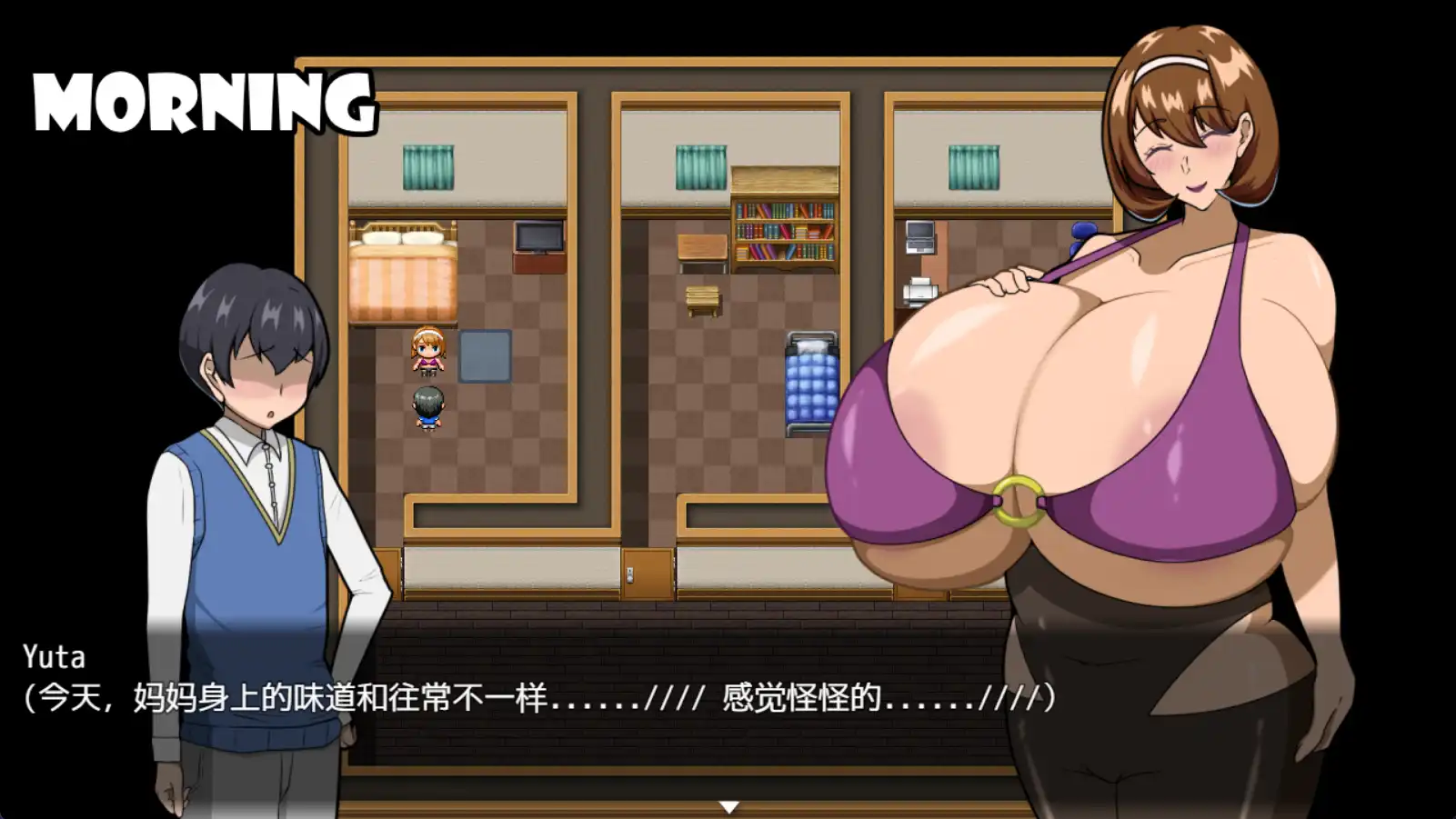The image size is (1456, 819).
Task: Click the gray rug tile near the girl sprite
Action: [x=486, y=355]
